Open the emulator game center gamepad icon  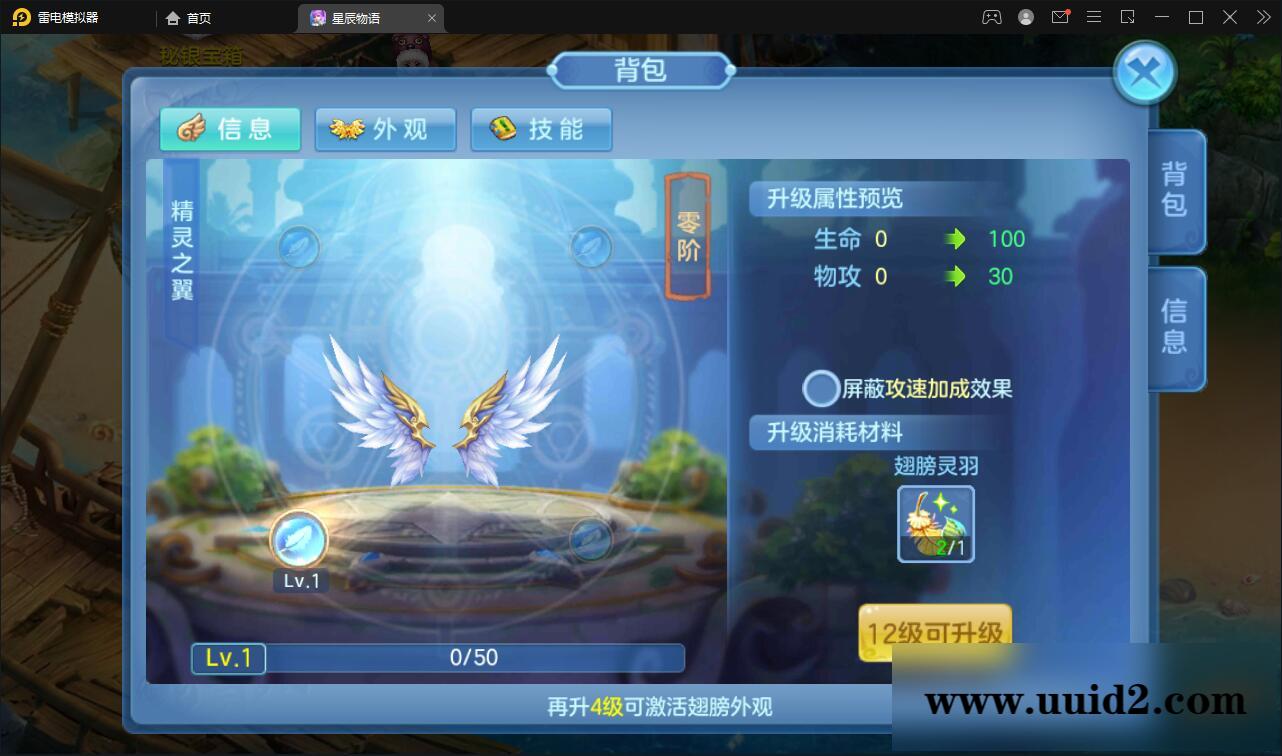(991, 17)
